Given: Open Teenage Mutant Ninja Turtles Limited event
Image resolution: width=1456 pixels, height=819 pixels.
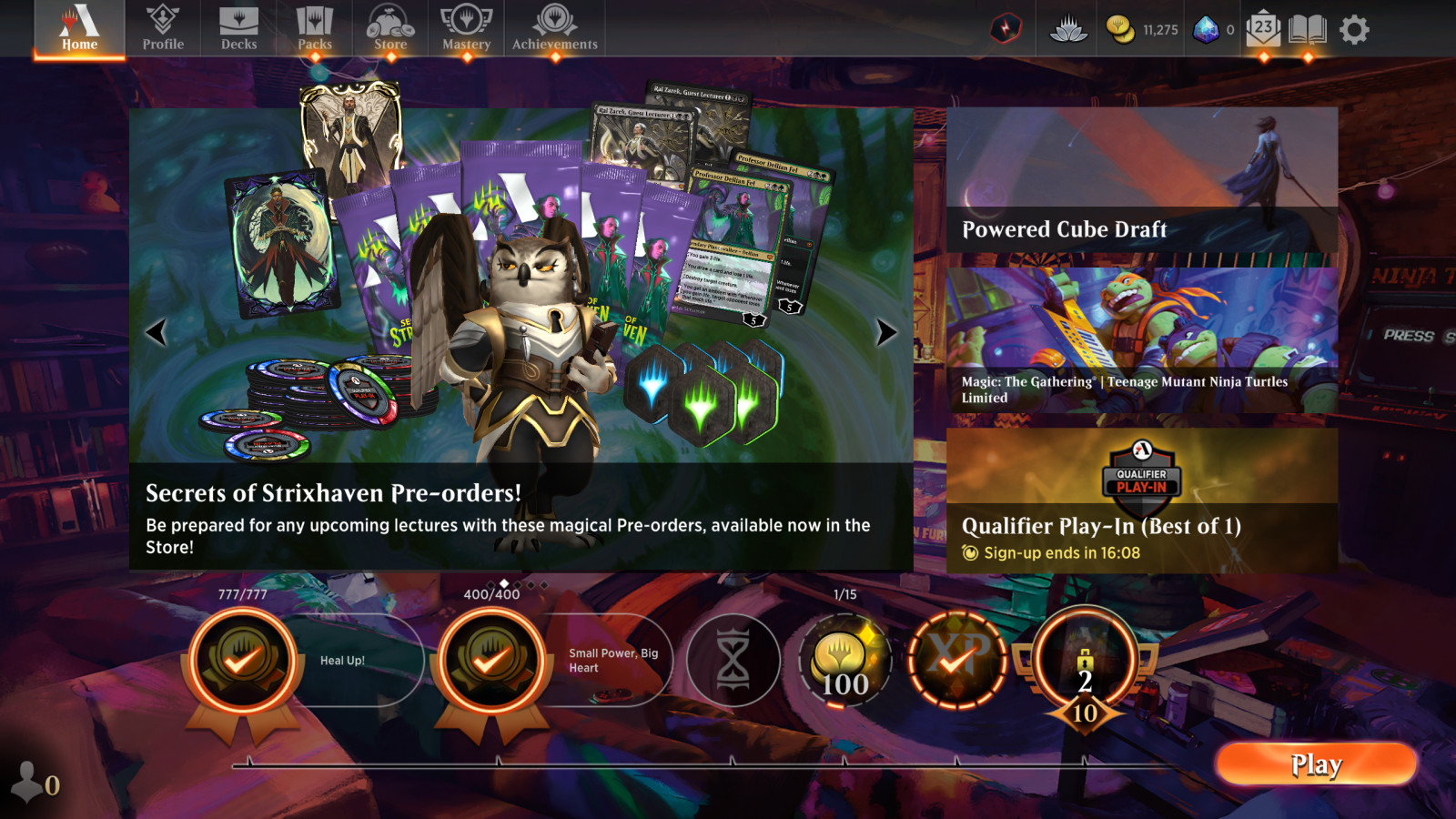Looking at the screenshot, I should (x=1142, y=340).
